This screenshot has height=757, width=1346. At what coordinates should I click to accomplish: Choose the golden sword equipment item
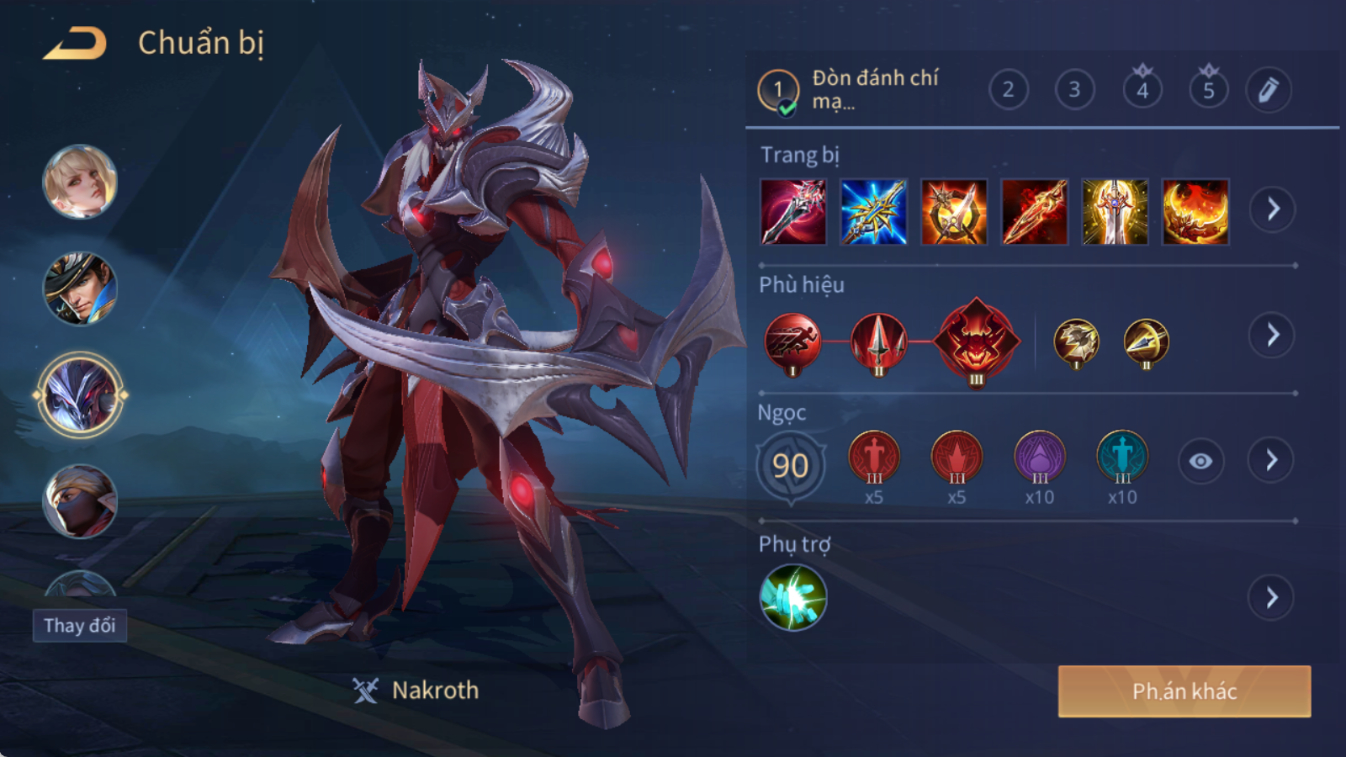tap(1114, 212)
